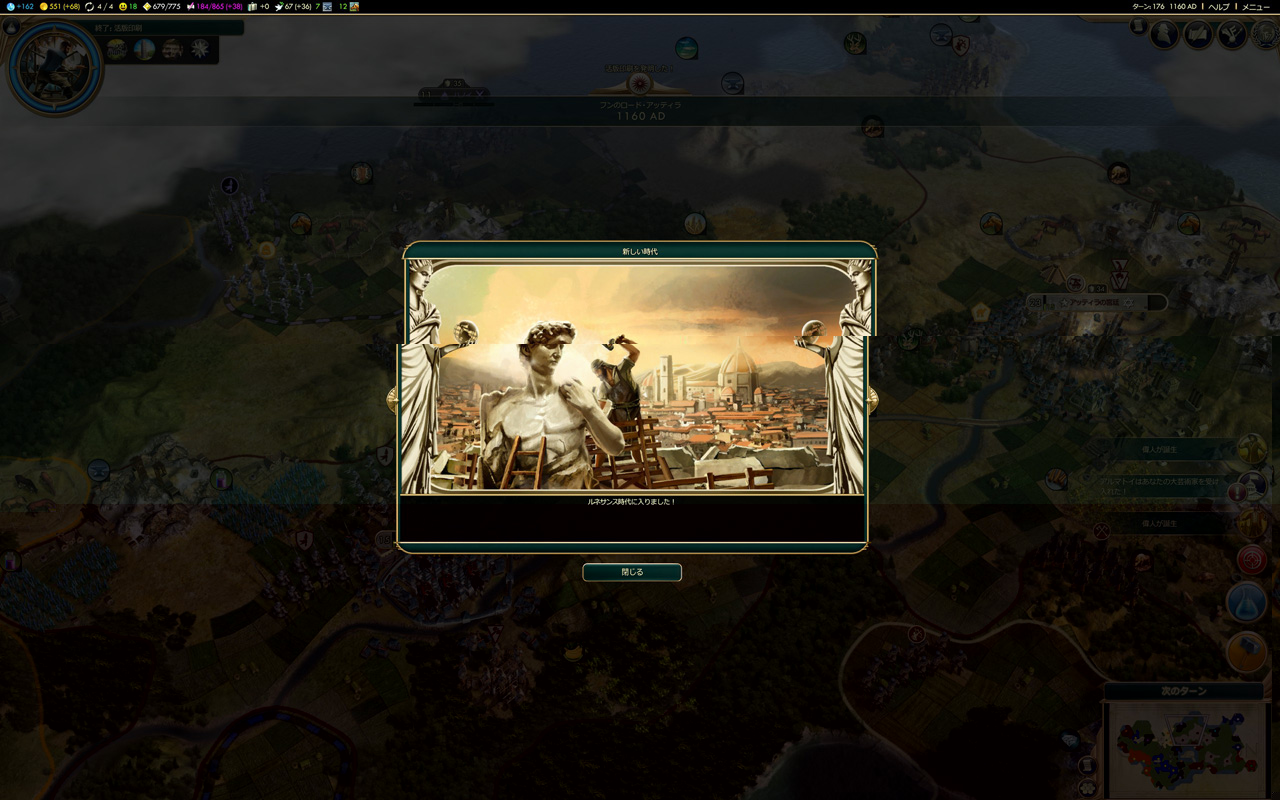This screenshot has width=1280, height=800.
Task: Select the top great person notification portrait
Action: 1251,449
